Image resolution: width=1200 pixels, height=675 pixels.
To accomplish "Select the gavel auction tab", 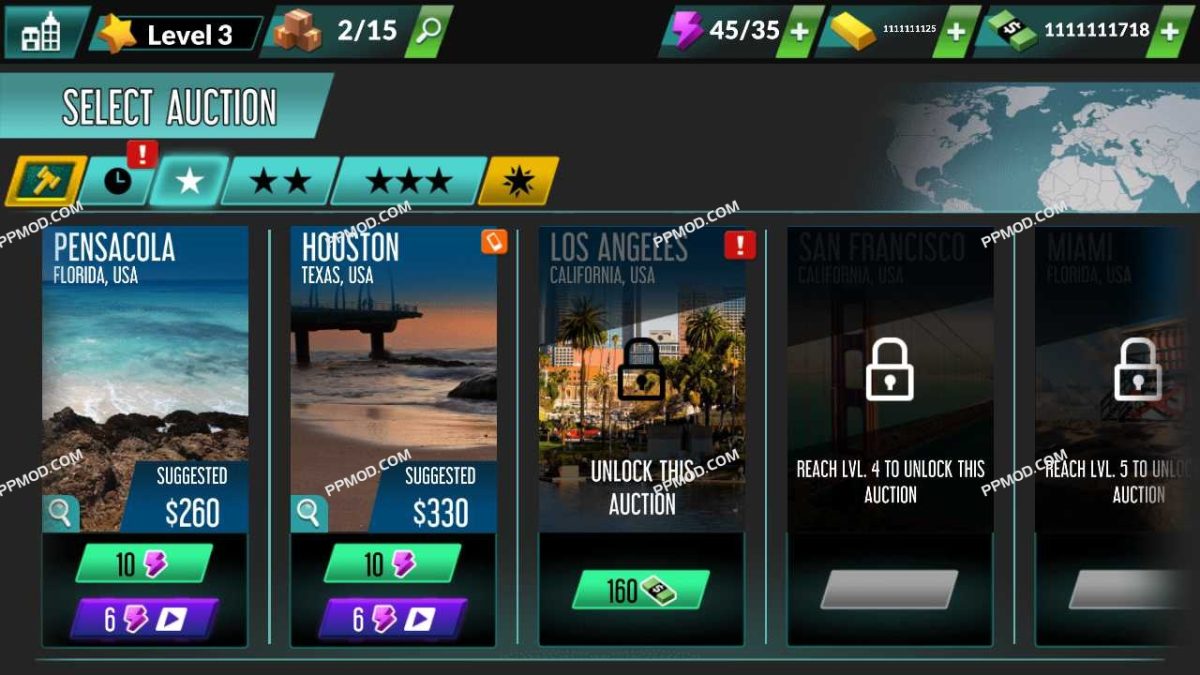I will 46,181.
